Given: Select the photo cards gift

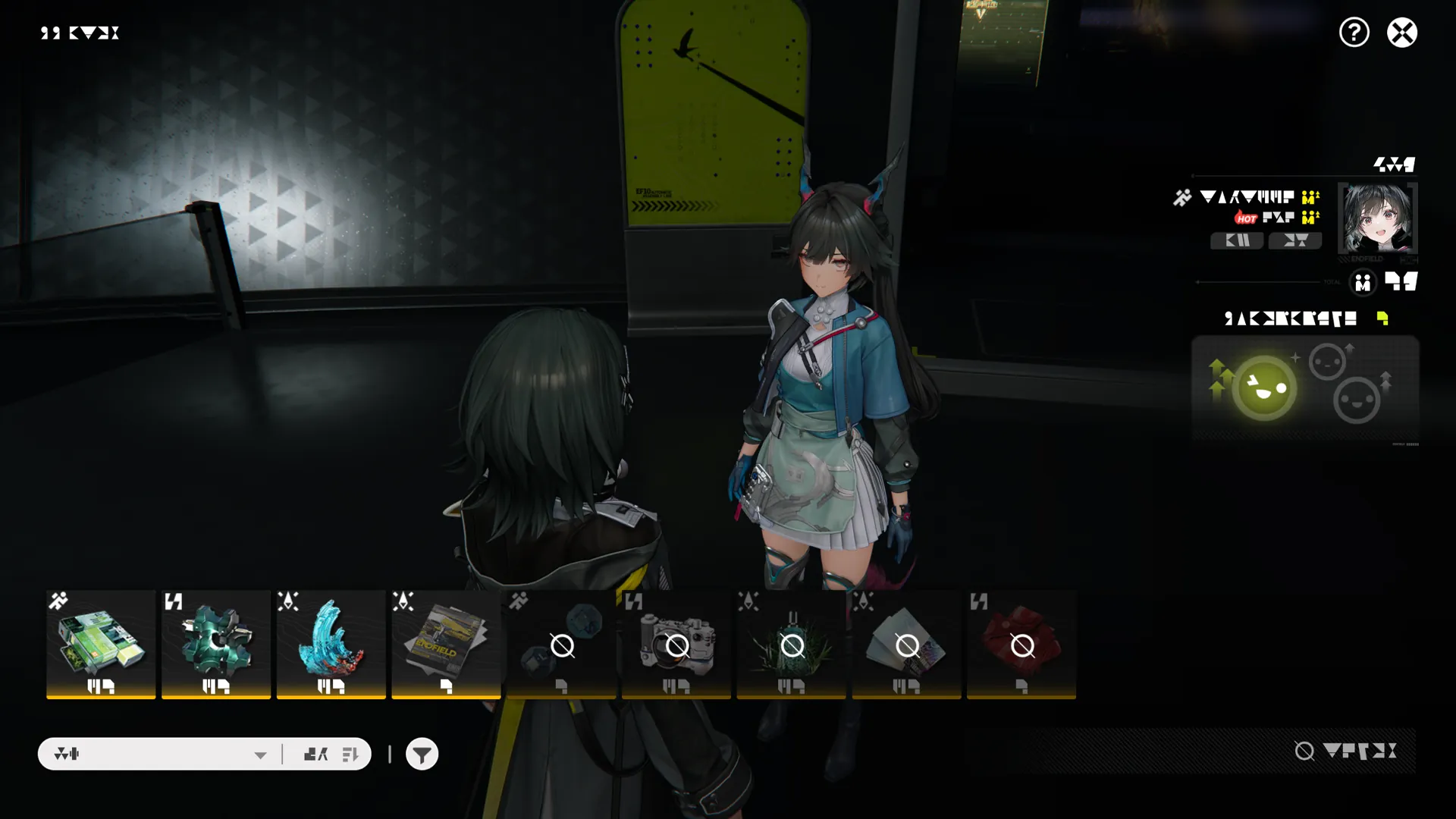Looking at the screenshot, I should click(906, 644).
